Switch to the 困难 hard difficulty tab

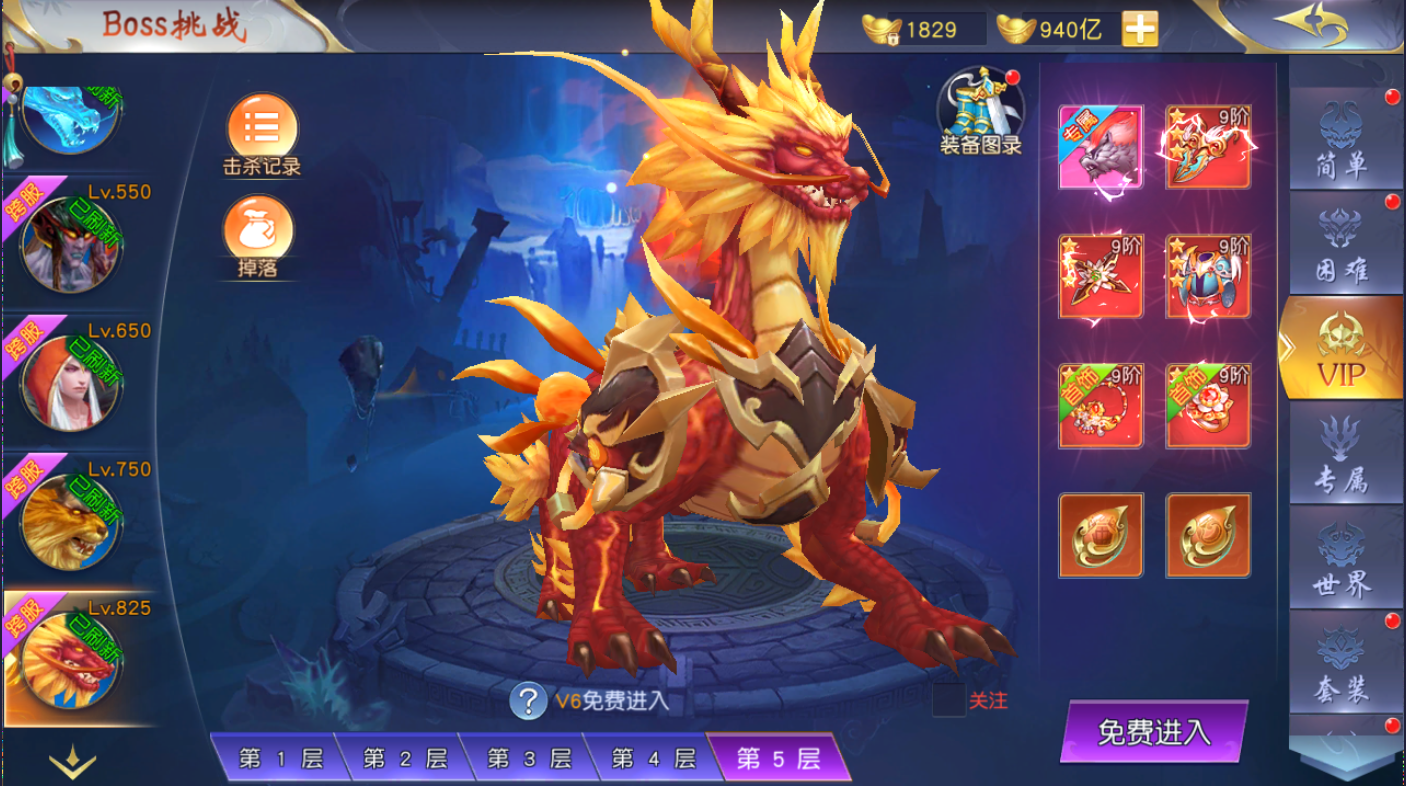click(1341, 246)
